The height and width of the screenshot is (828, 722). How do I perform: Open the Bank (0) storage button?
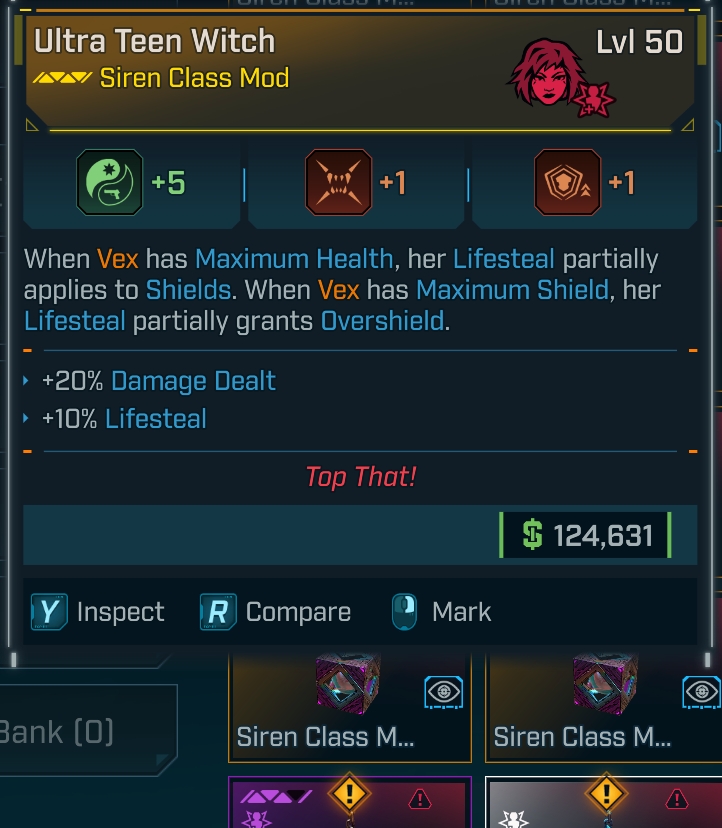point(85,731)
